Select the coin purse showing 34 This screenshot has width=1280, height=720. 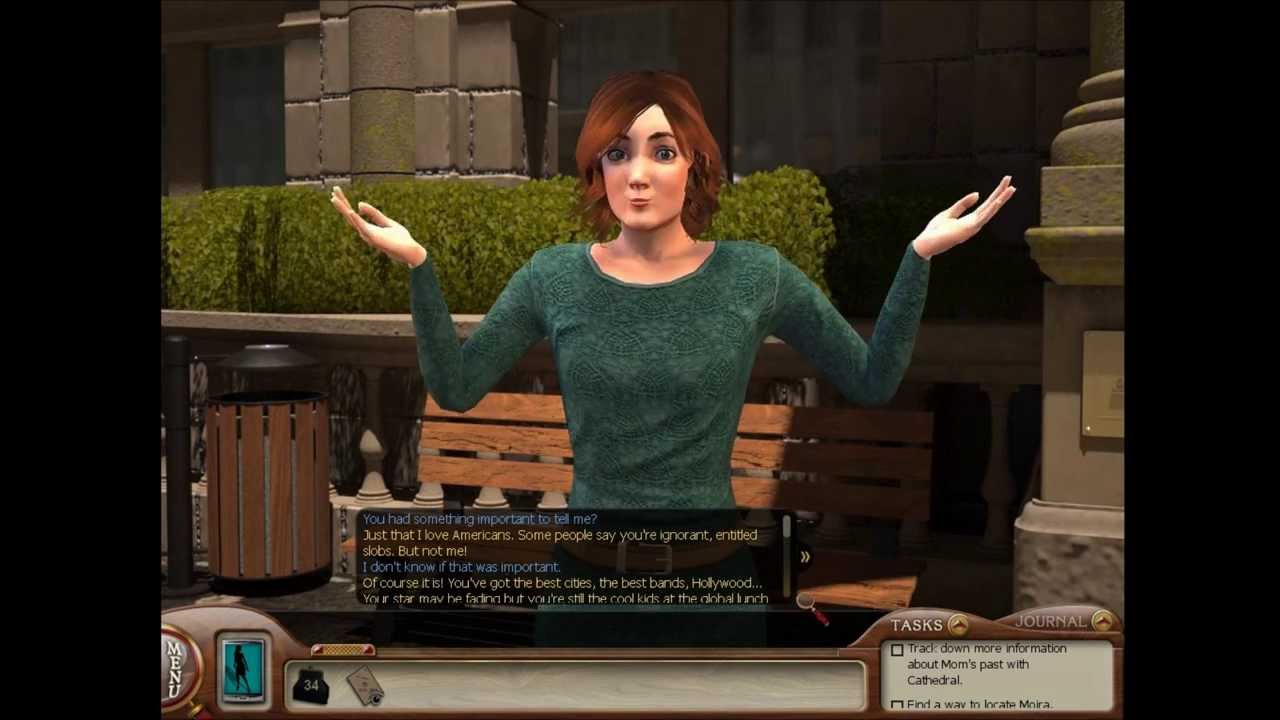310,685
